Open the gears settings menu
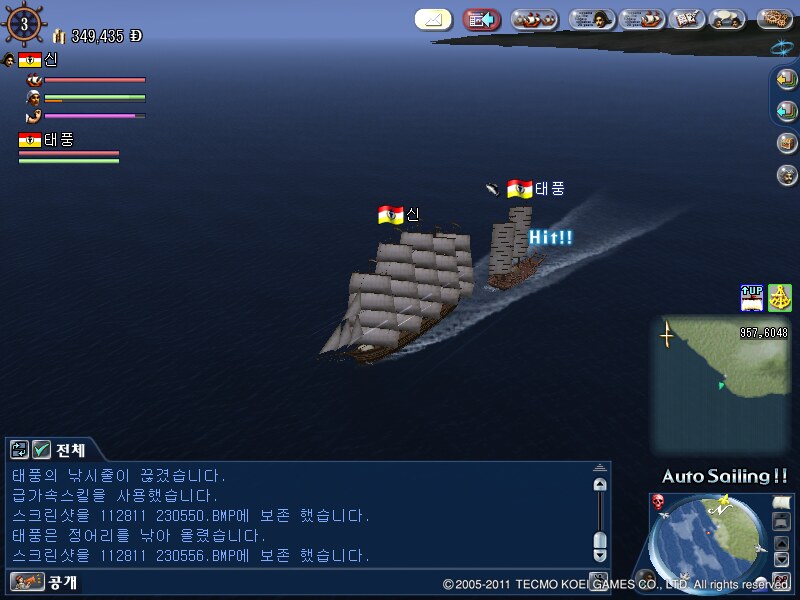The height and width of the screenshot is (600, 800). click(775, 19)
